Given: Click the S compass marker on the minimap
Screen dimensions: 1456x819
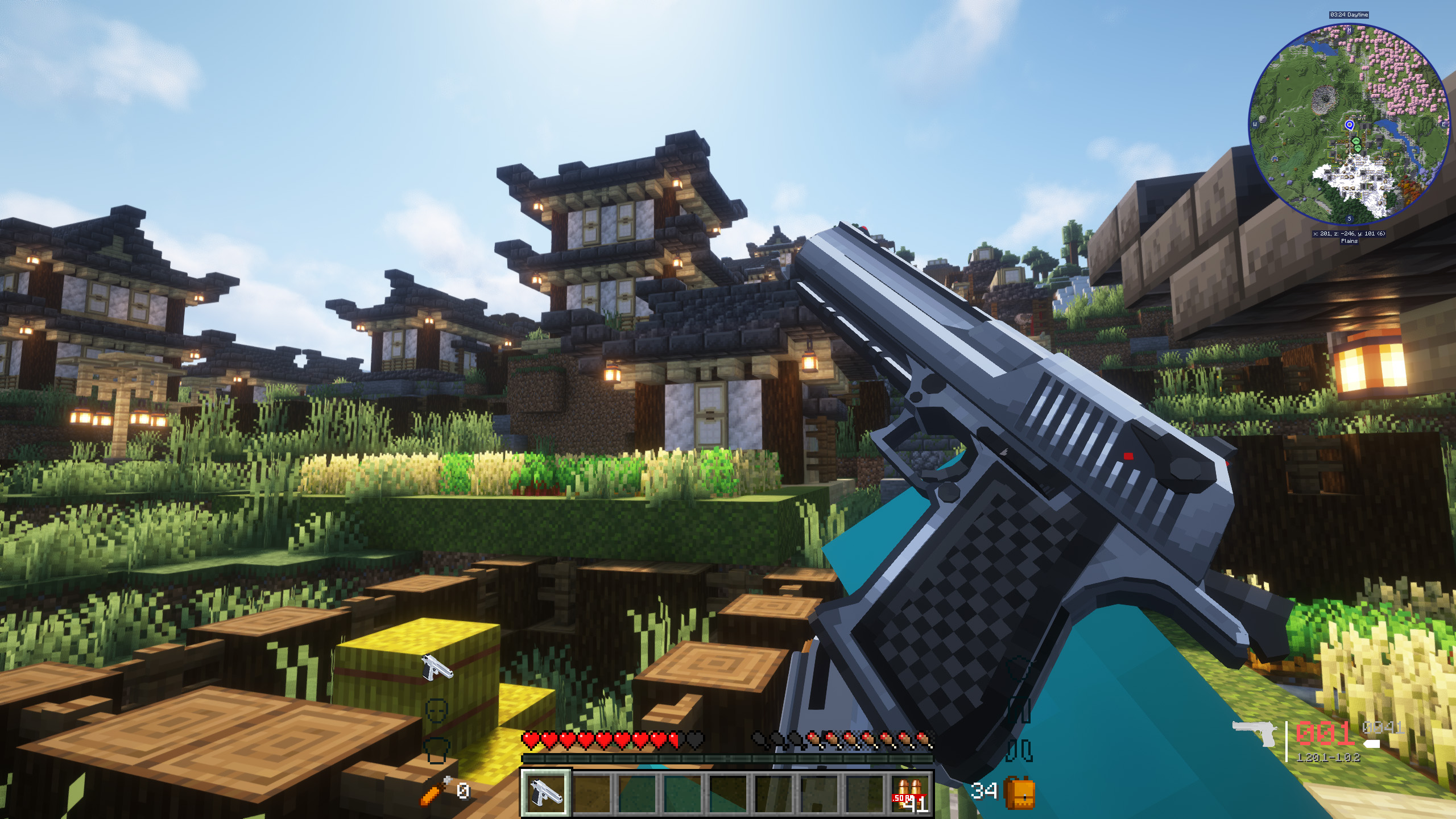Looking at the screenshot, I should click(x=1350, y=218).
